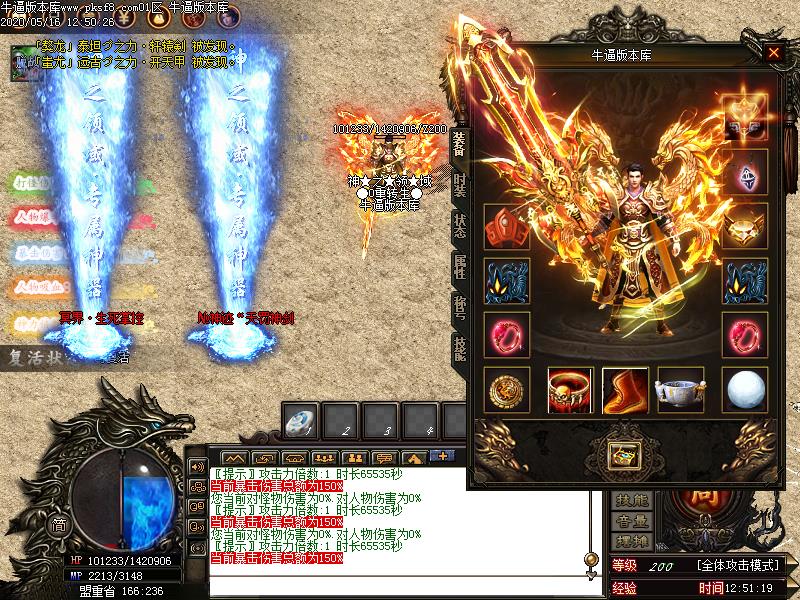800x600 pixels.
Task: Switch to the 技能 (skills) side tab
Action: tap(459, 346)
